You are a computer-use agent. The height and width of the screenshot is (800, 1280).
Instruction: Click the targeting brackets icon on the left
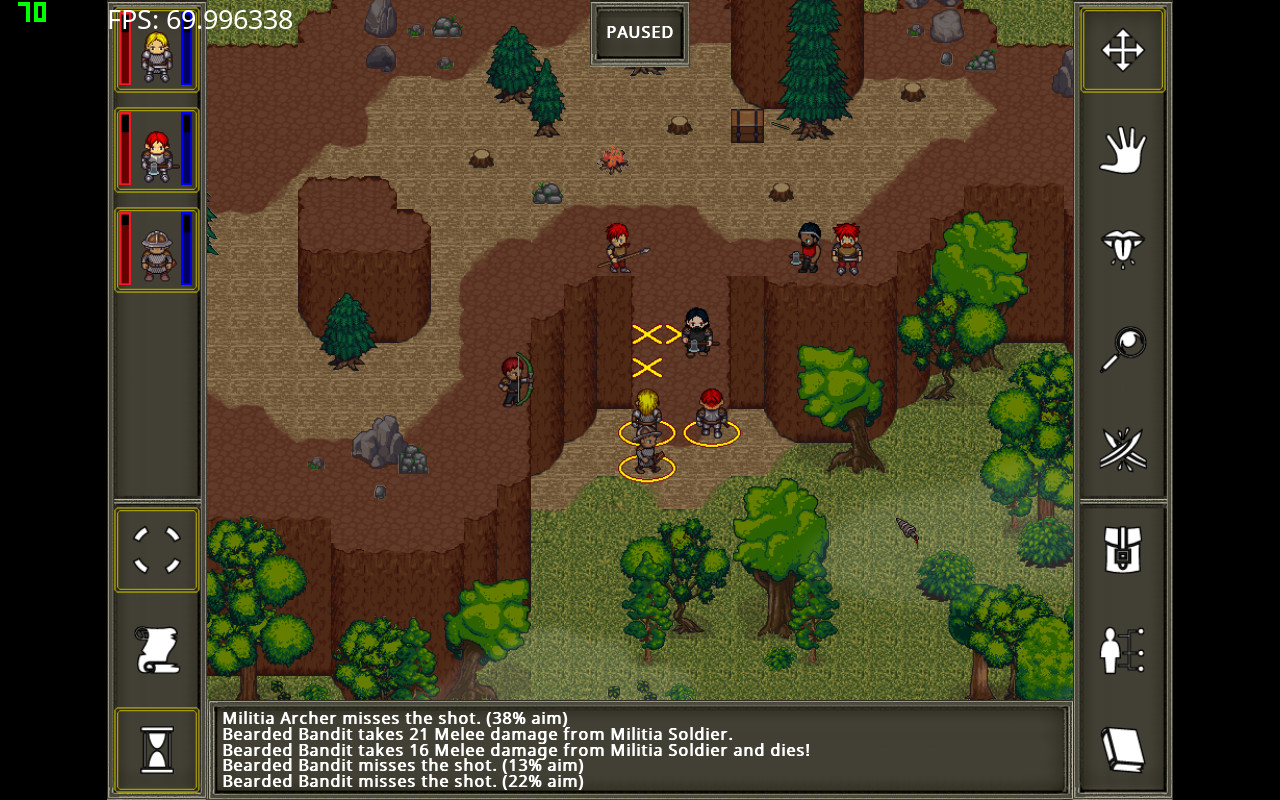156,548
